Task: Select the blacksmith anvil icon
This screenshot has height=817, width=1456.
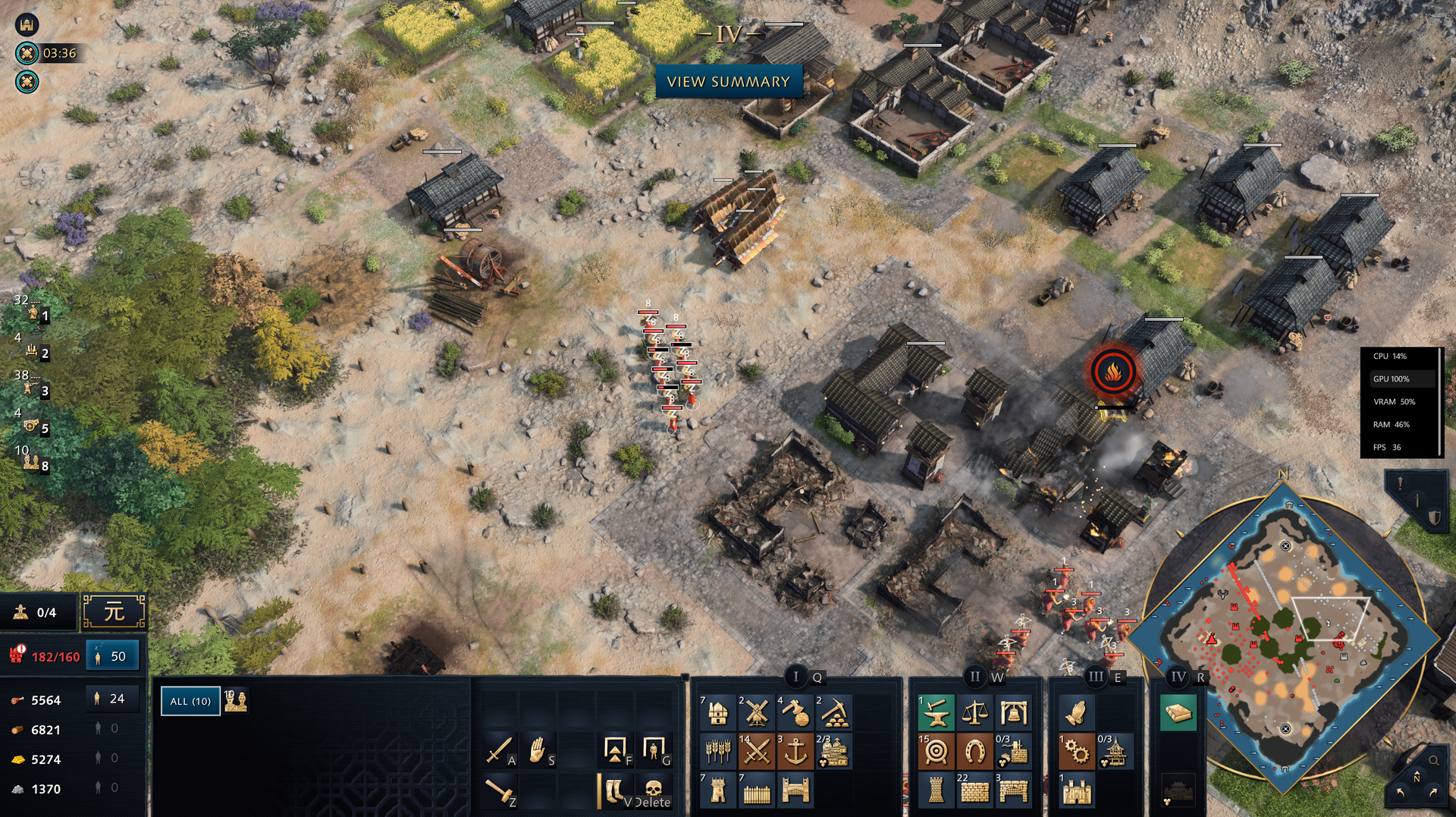Action: pos(936,713)
